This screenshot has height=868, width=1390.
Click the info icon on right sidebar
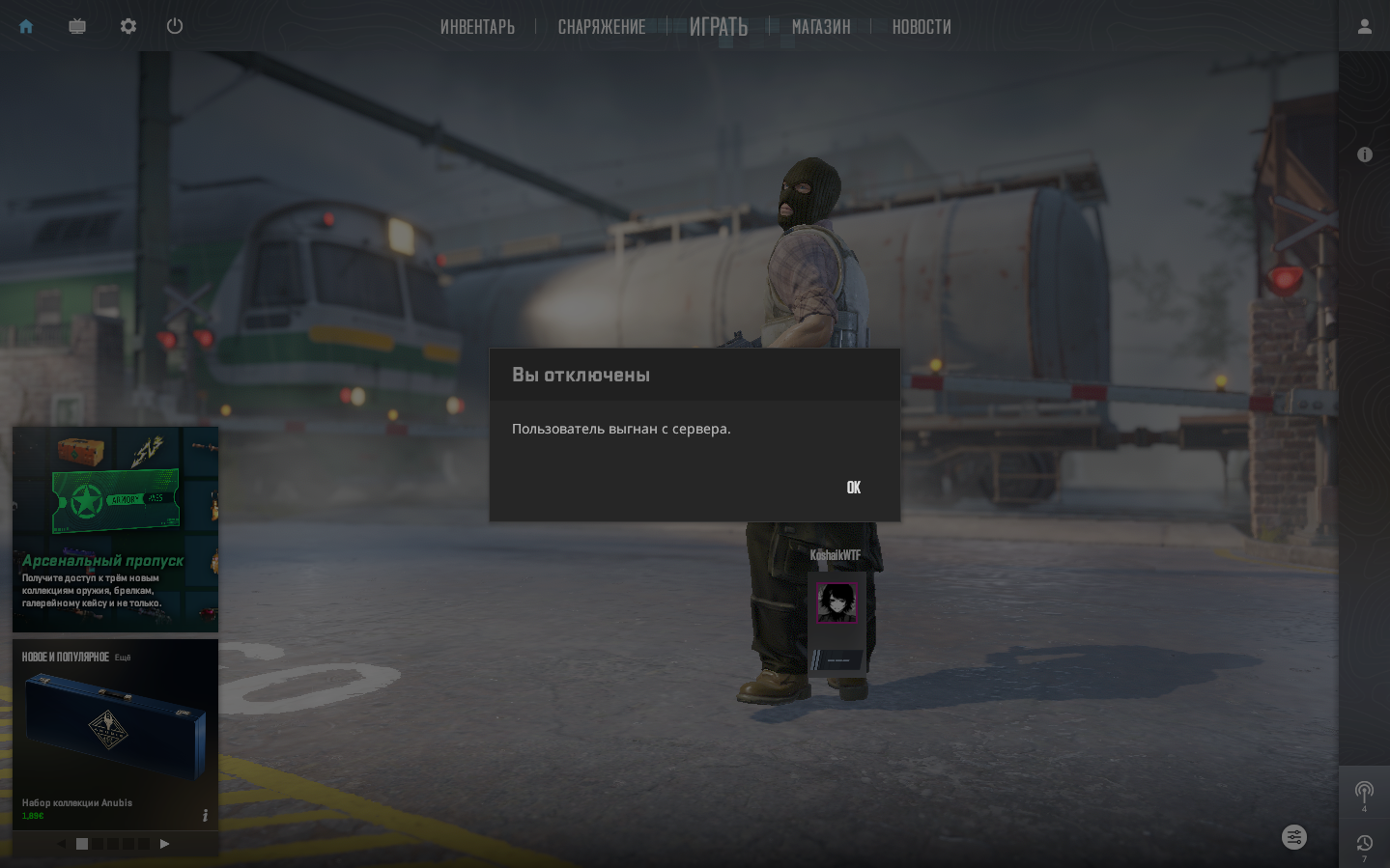(x=1364, y=154)
